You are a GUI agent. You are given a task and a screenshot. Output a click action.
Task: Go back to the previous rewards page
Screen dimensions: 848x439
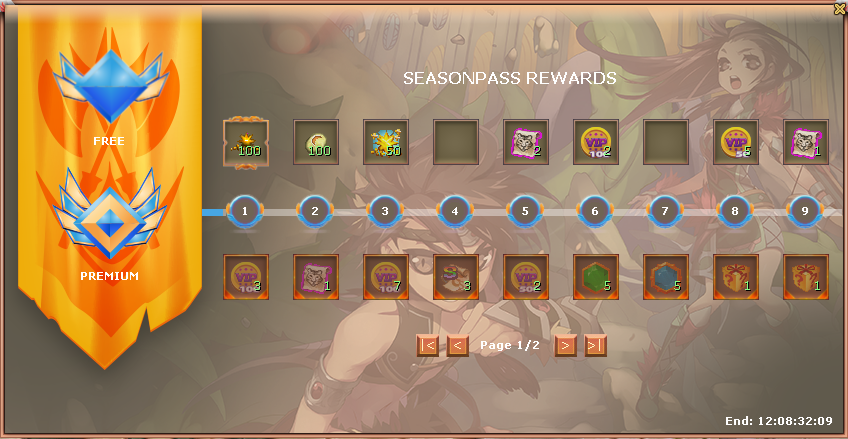[457, 345]
